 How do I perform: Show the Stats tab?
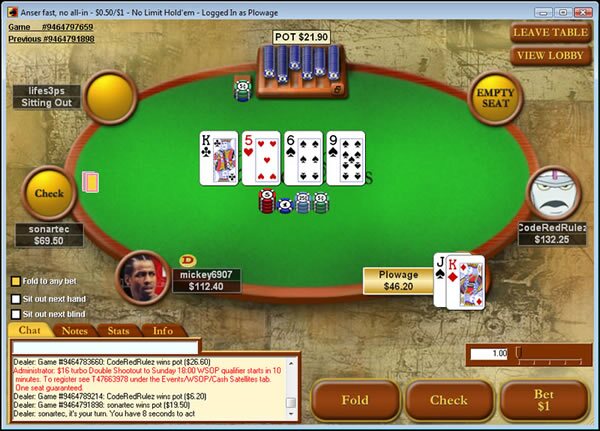pos(118,330)
